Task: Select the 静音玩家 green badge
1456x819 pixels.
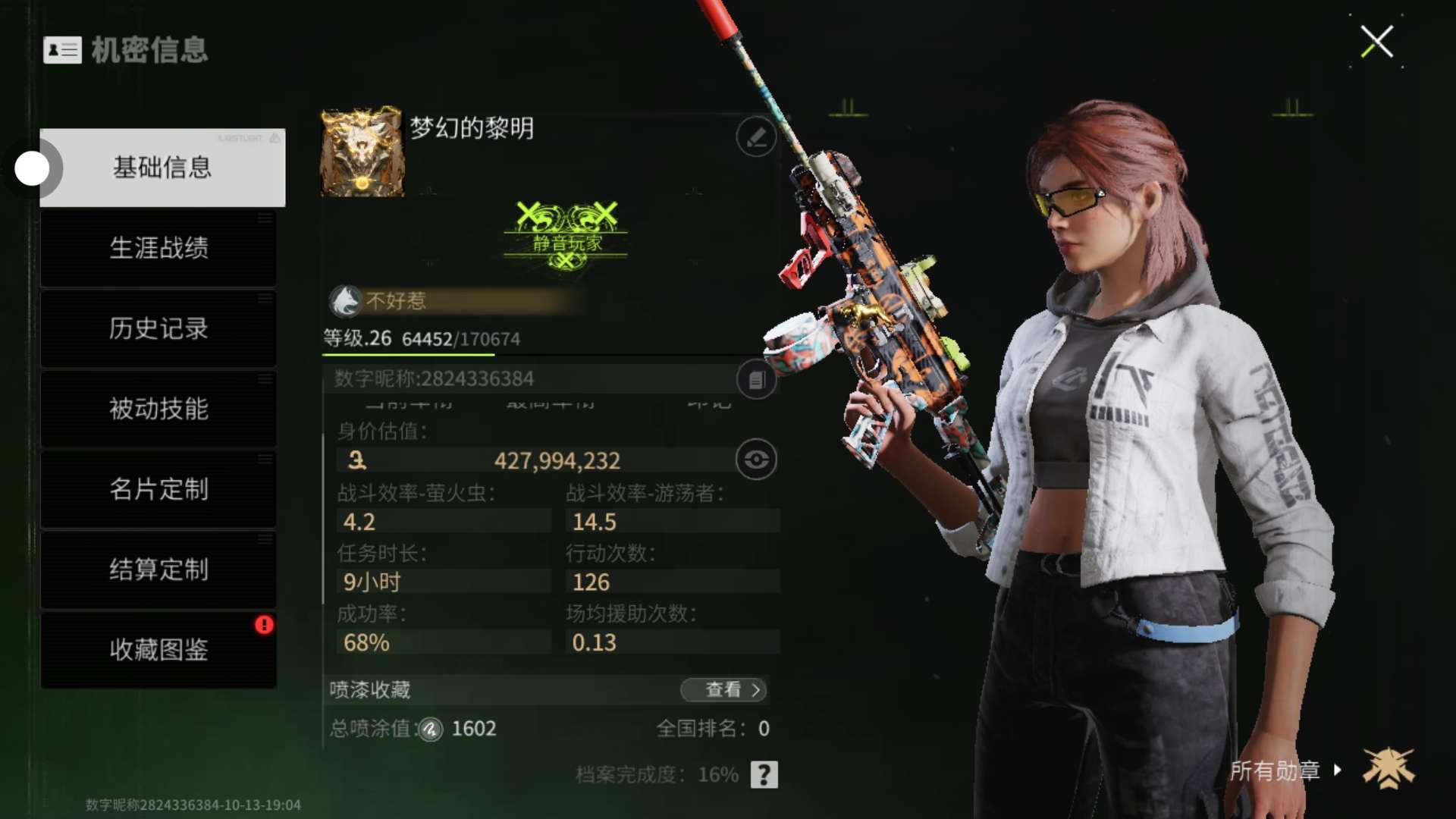Action: 566,237
